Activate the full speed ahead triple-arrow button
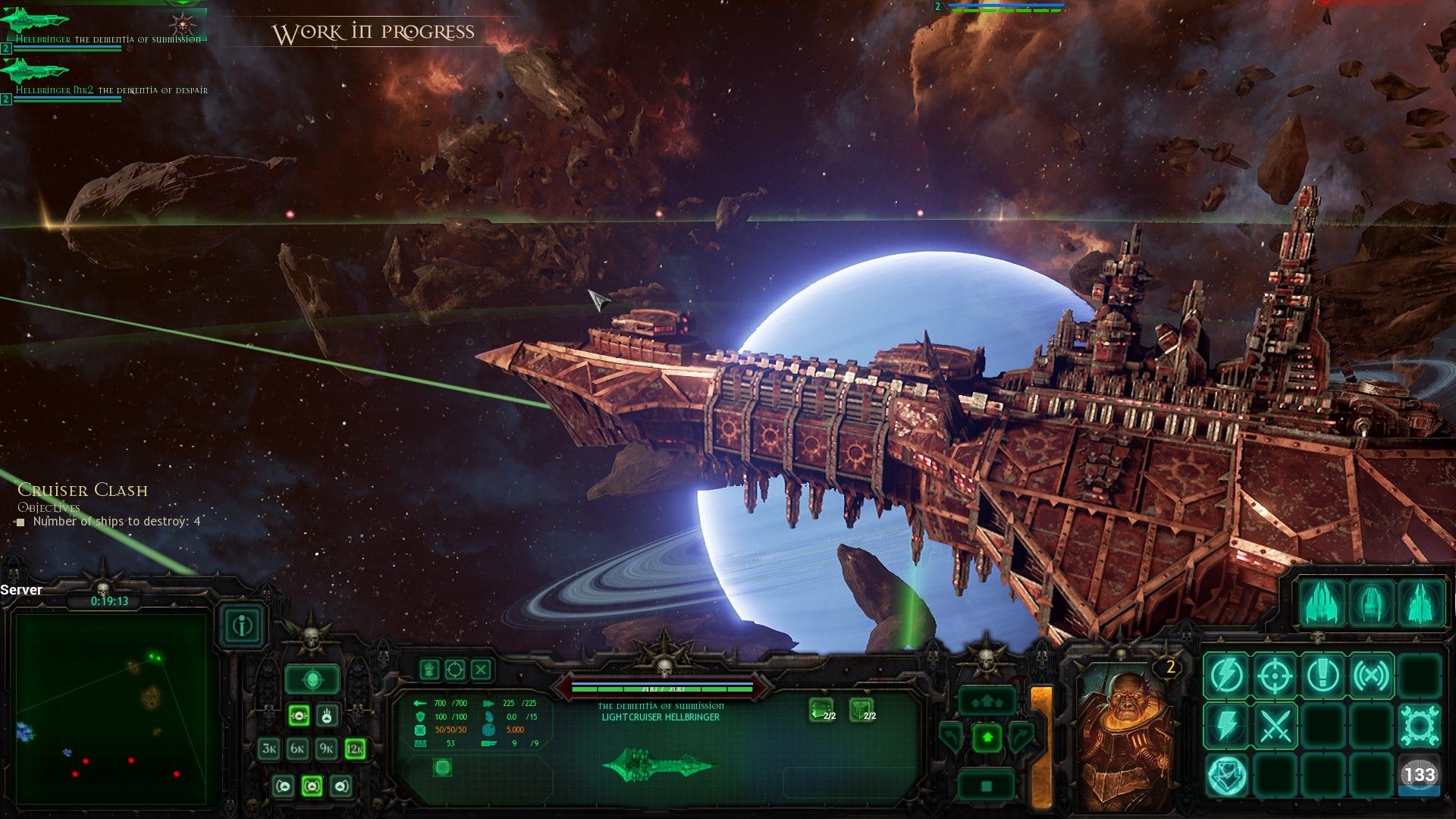Viewport: 1456px width, 819px height. pos(987,701)
